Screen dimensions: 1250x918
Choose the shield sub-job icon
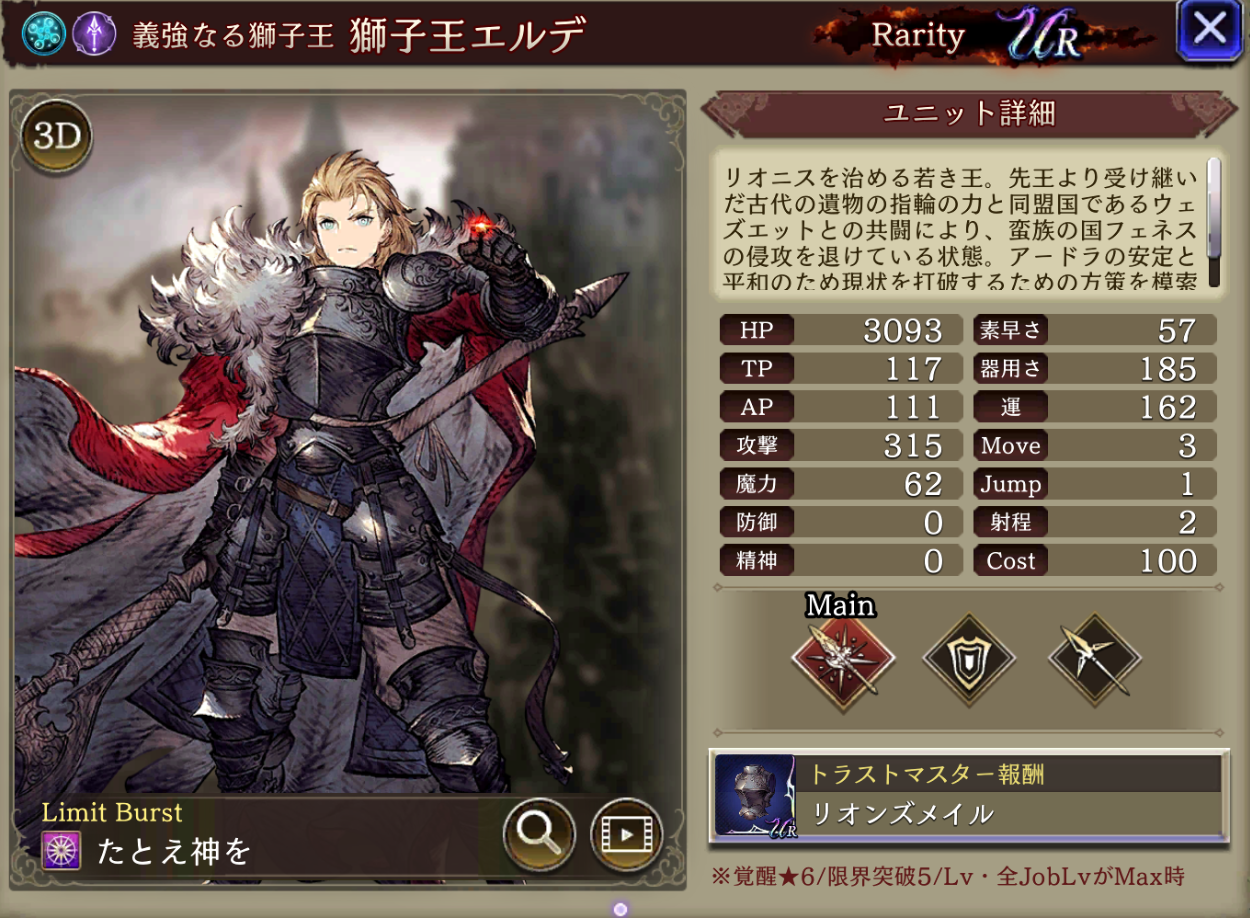[x=968, y=659]
